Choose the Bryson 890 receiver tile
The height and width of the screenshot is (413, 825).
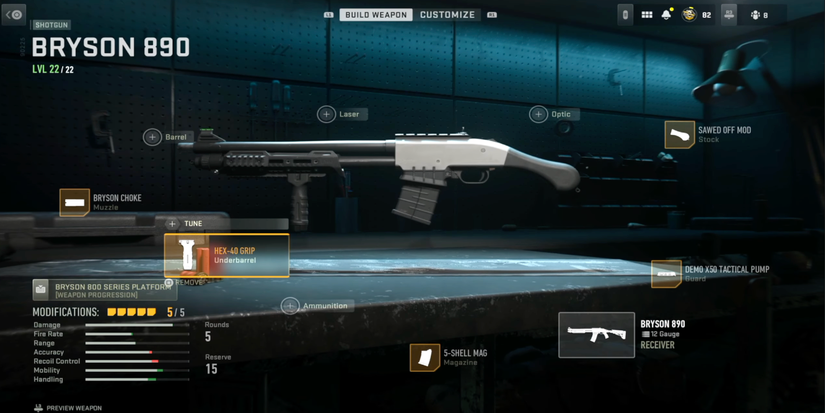[597, 335]
